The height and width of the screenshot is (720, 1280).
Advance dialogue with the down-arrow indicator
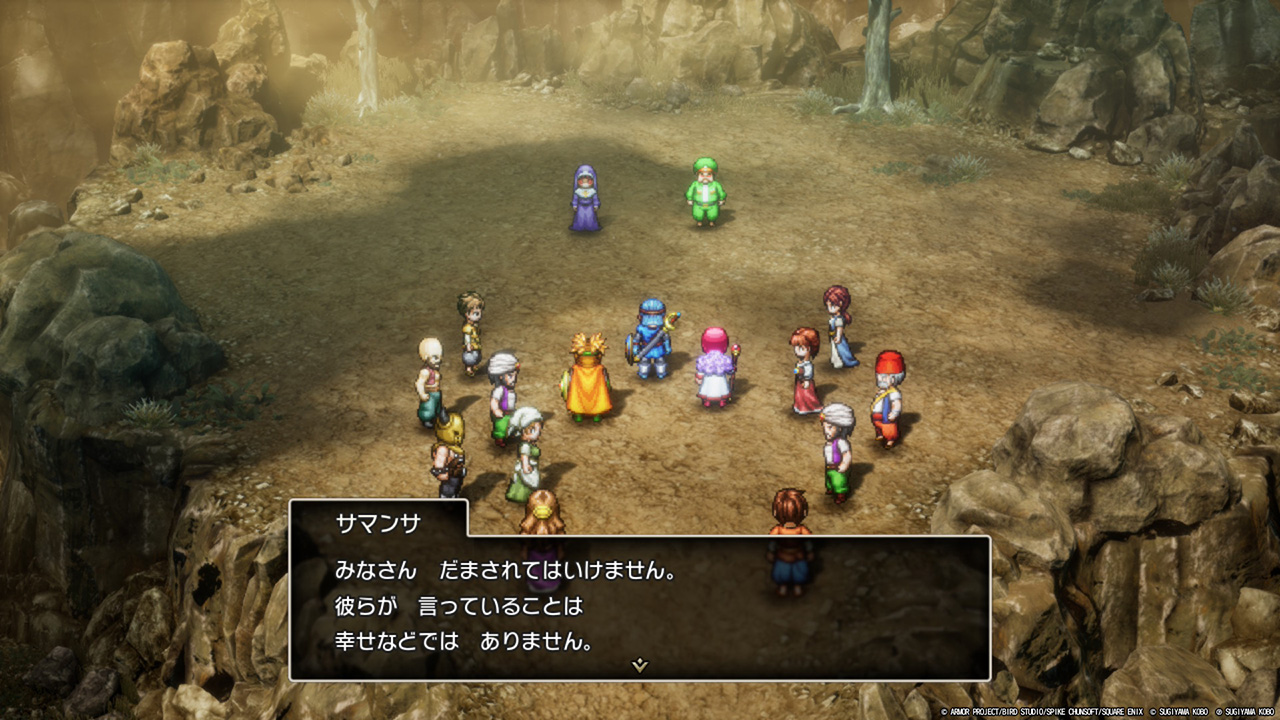pos(640,665)
